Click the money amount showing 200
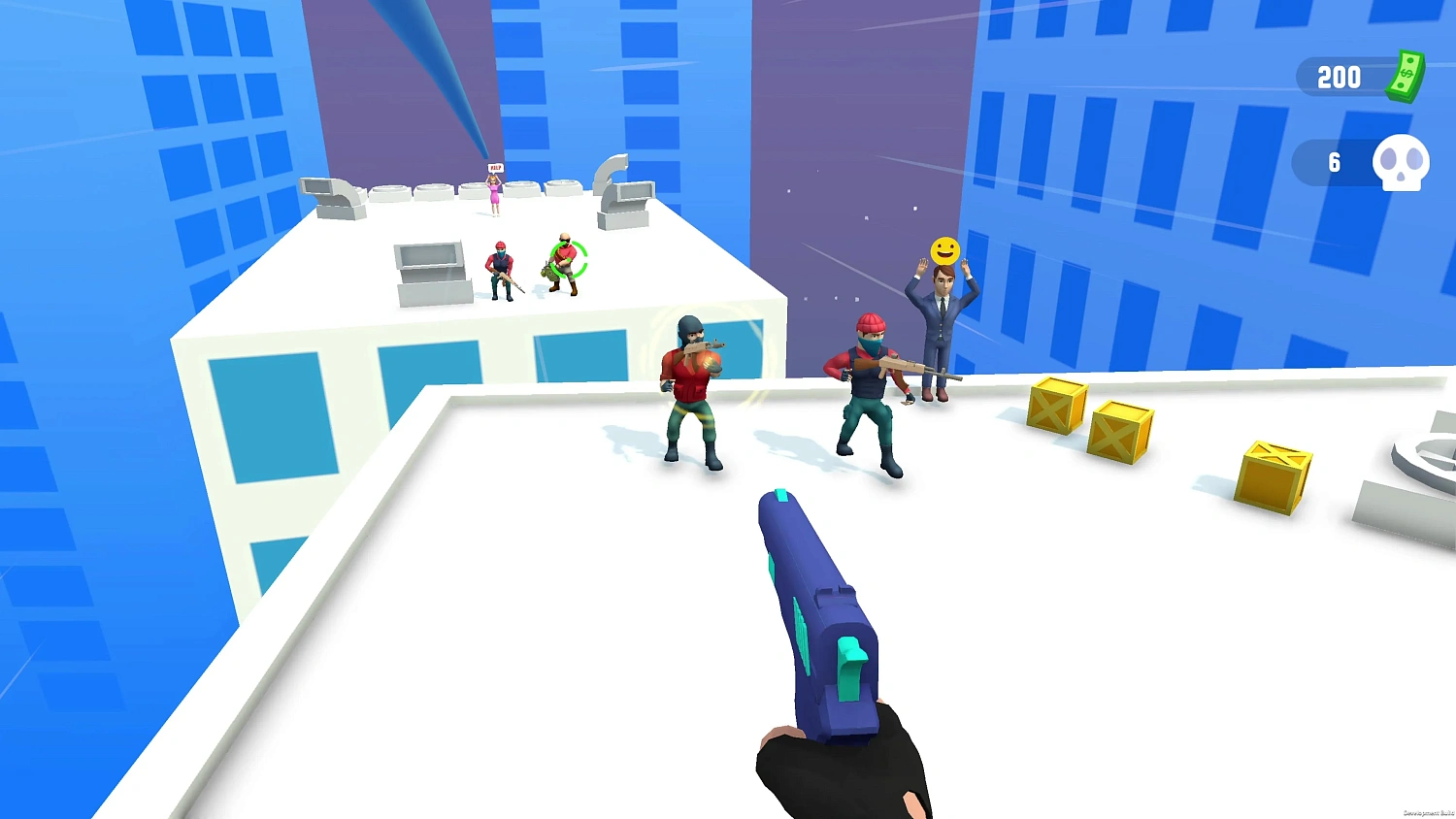 tap(1339, 78)
